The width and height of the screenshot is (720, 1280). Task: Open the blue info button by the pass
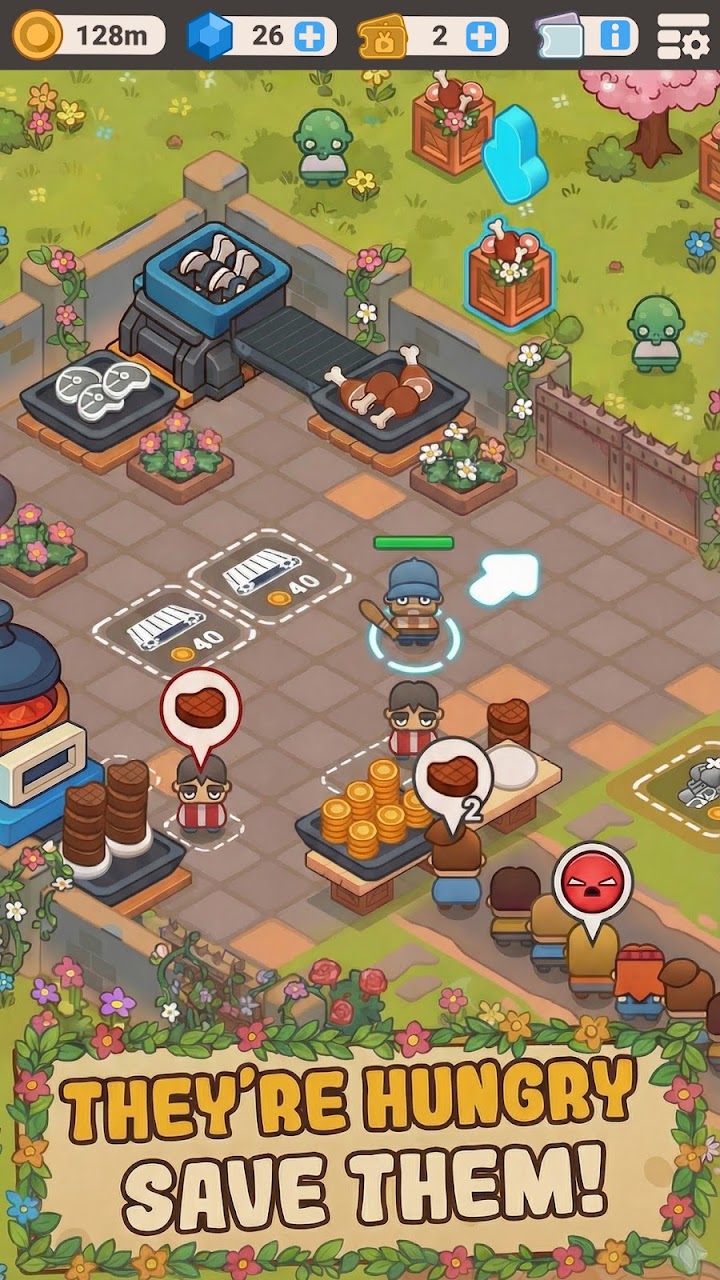coord(616,37)
